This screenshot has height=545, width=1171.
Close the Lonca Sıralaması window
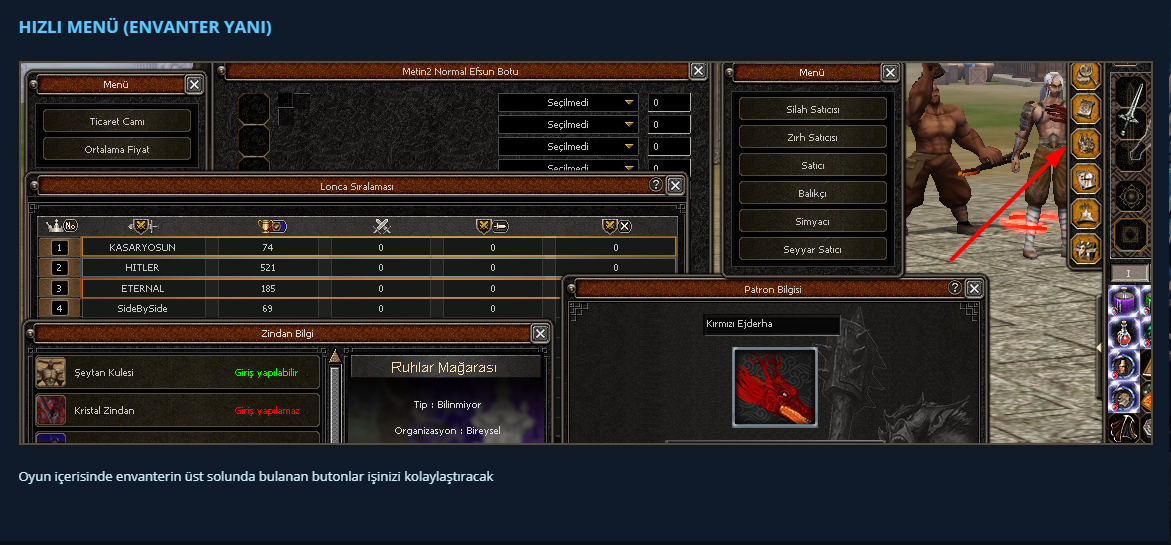pyautogui.click(x=676, y=185)
